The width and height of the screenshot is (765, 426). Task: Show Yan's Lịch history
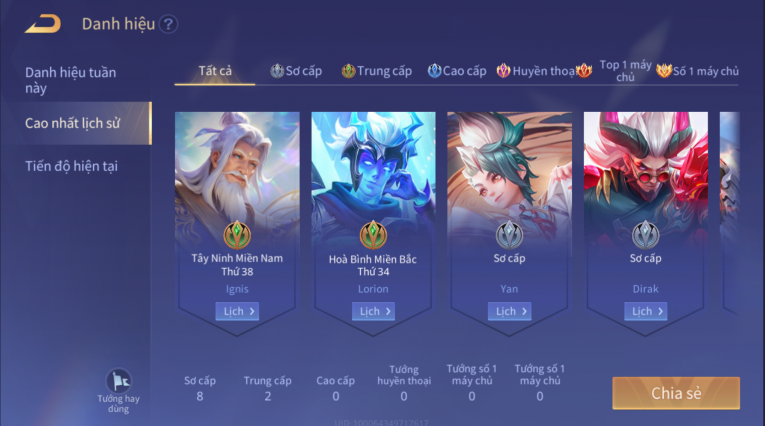tap(509, 311)
